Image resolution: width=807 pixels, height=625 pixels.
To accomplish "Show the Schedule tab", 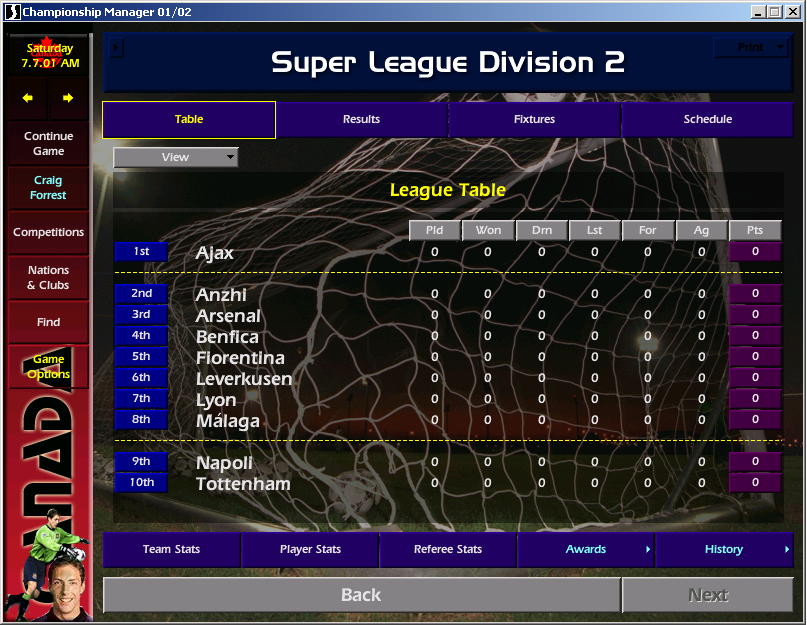I will (x=707, y=119).
